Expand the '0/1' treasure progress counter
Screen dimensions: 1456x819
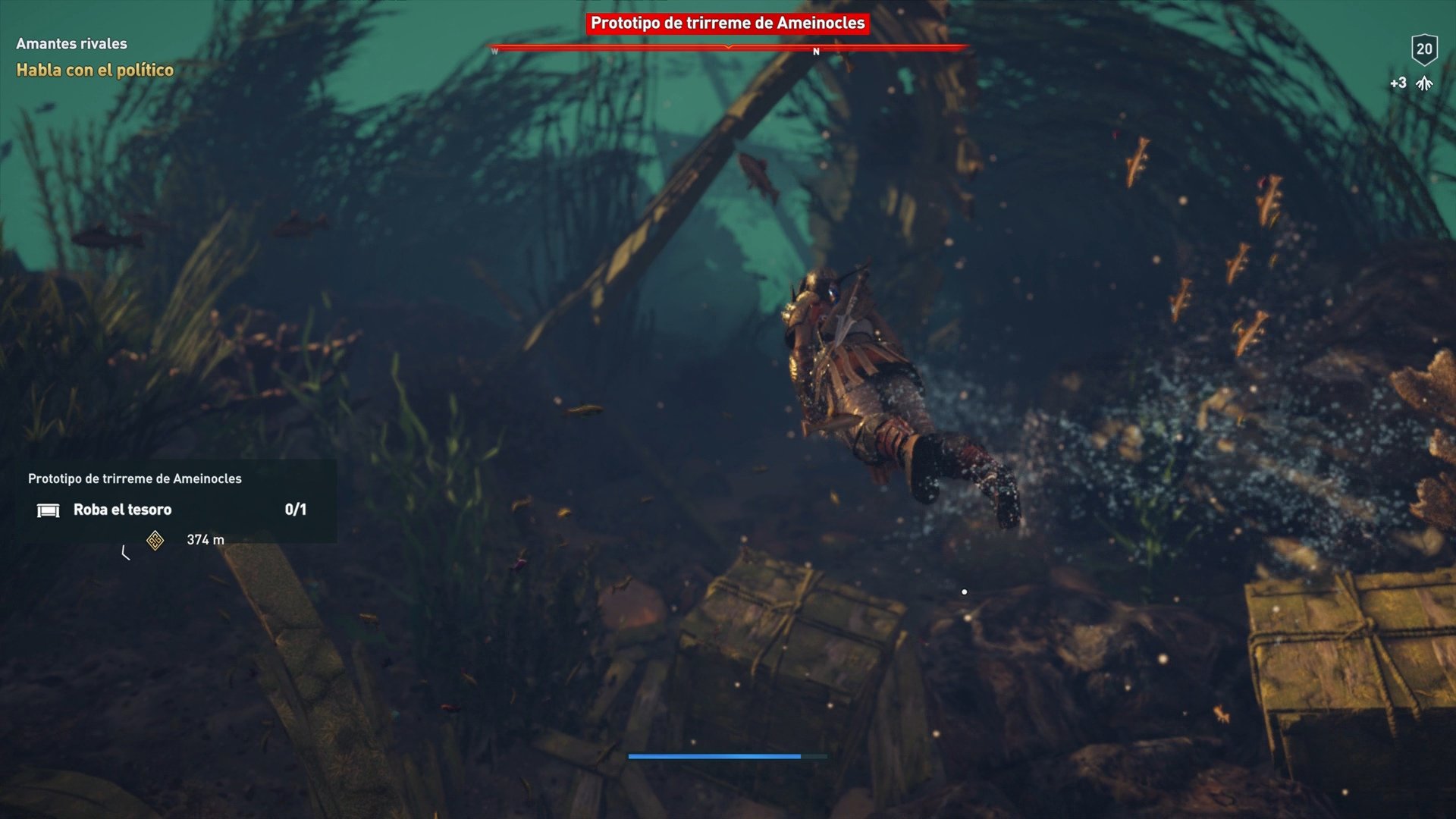click(297, 510)
